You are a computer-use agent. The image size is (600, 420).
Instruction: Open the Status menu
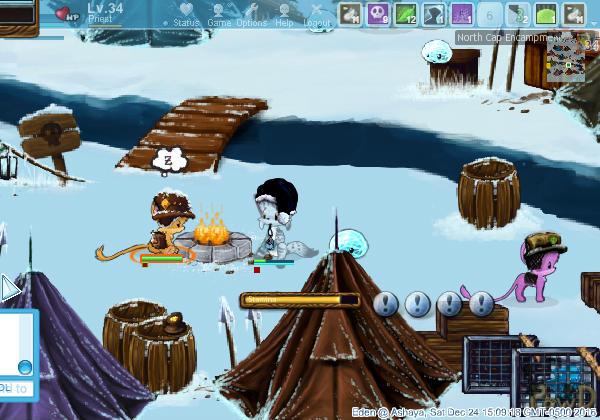pyautogui.click(x=185, y=14)
